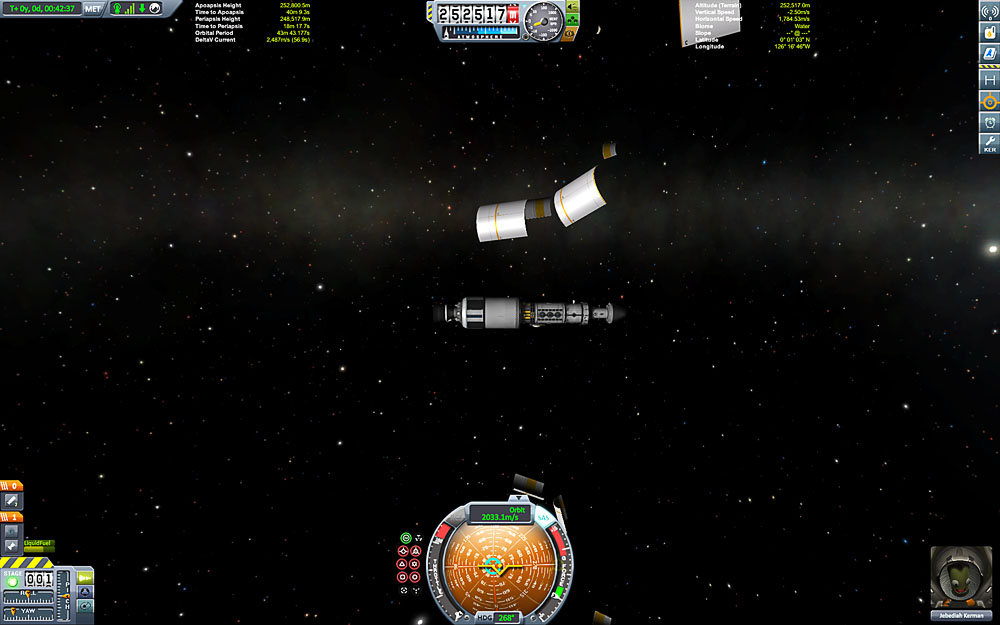
Task: Toggle the SAS indicator on navball
Action: [544, 518]
